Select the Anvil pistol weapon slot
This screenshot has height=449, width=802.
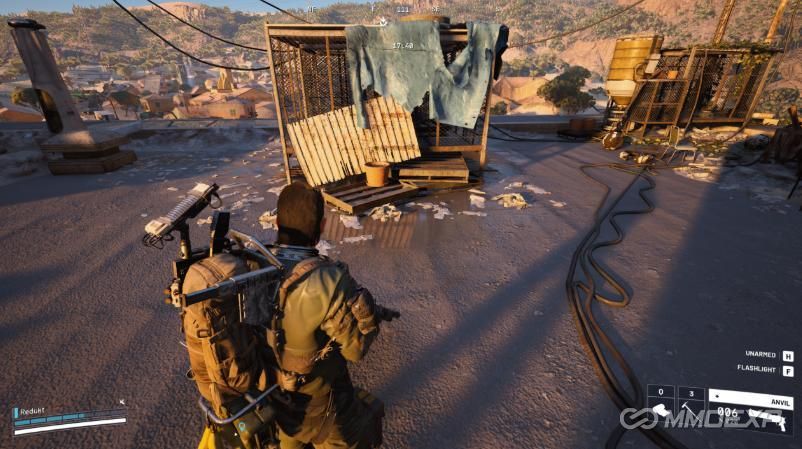tap(751, 409)
